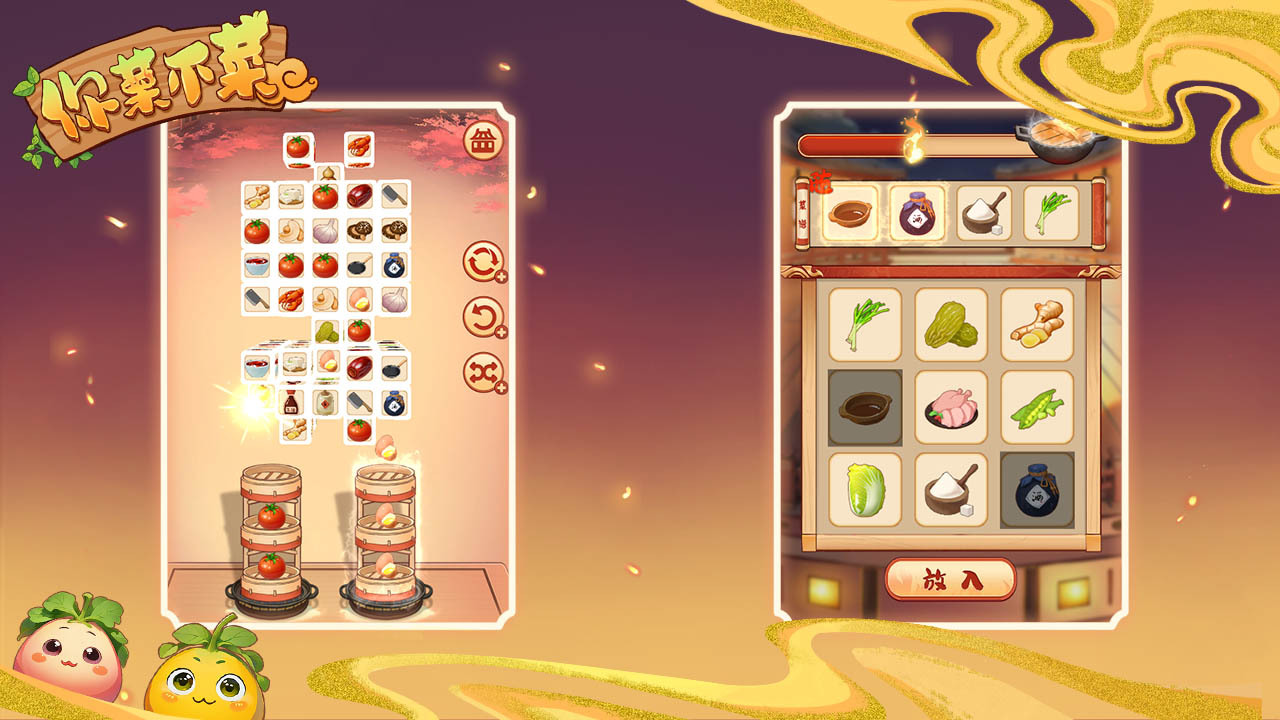The height and width of the screenshot is (720, 1280).
Task: Select the ginger root ingredient
Action: pyautogui.click(x=1037, y=325)
